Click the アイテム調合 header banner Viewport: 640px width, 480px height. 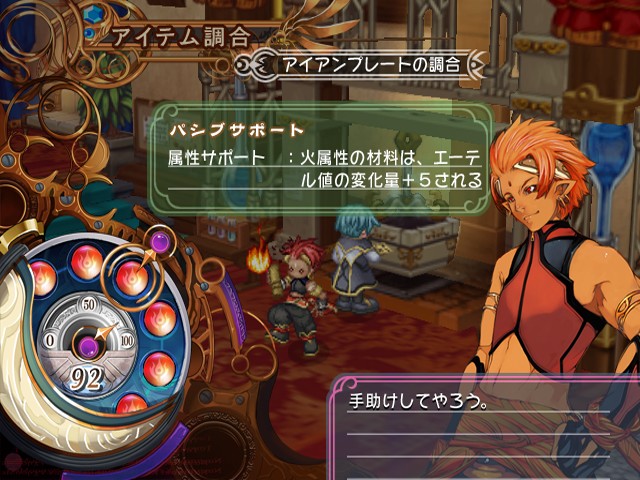pos(181,38)
